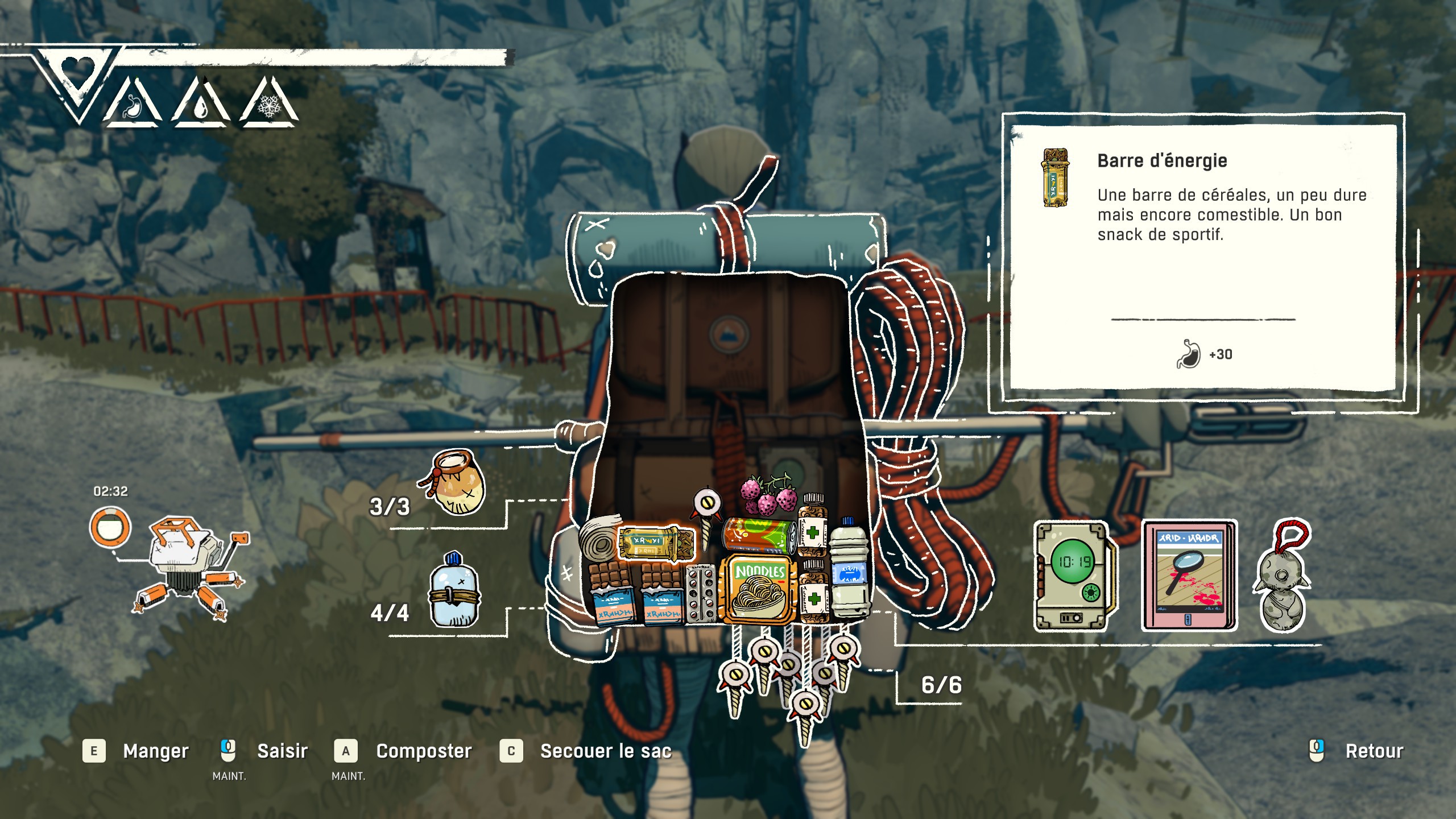Click the Composter action label
1456x819 pixels.
424,751
